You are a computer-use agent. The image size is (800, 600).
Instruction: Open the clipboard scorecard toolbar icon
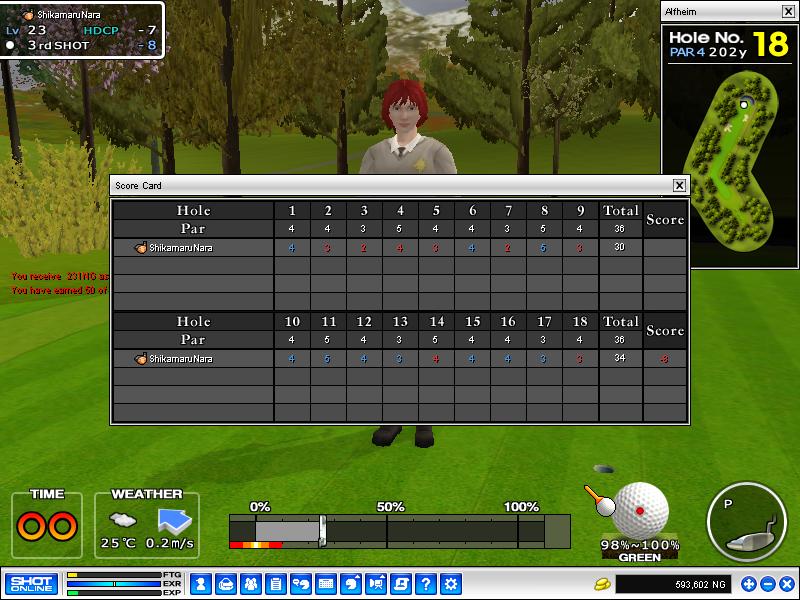(276, 584)
